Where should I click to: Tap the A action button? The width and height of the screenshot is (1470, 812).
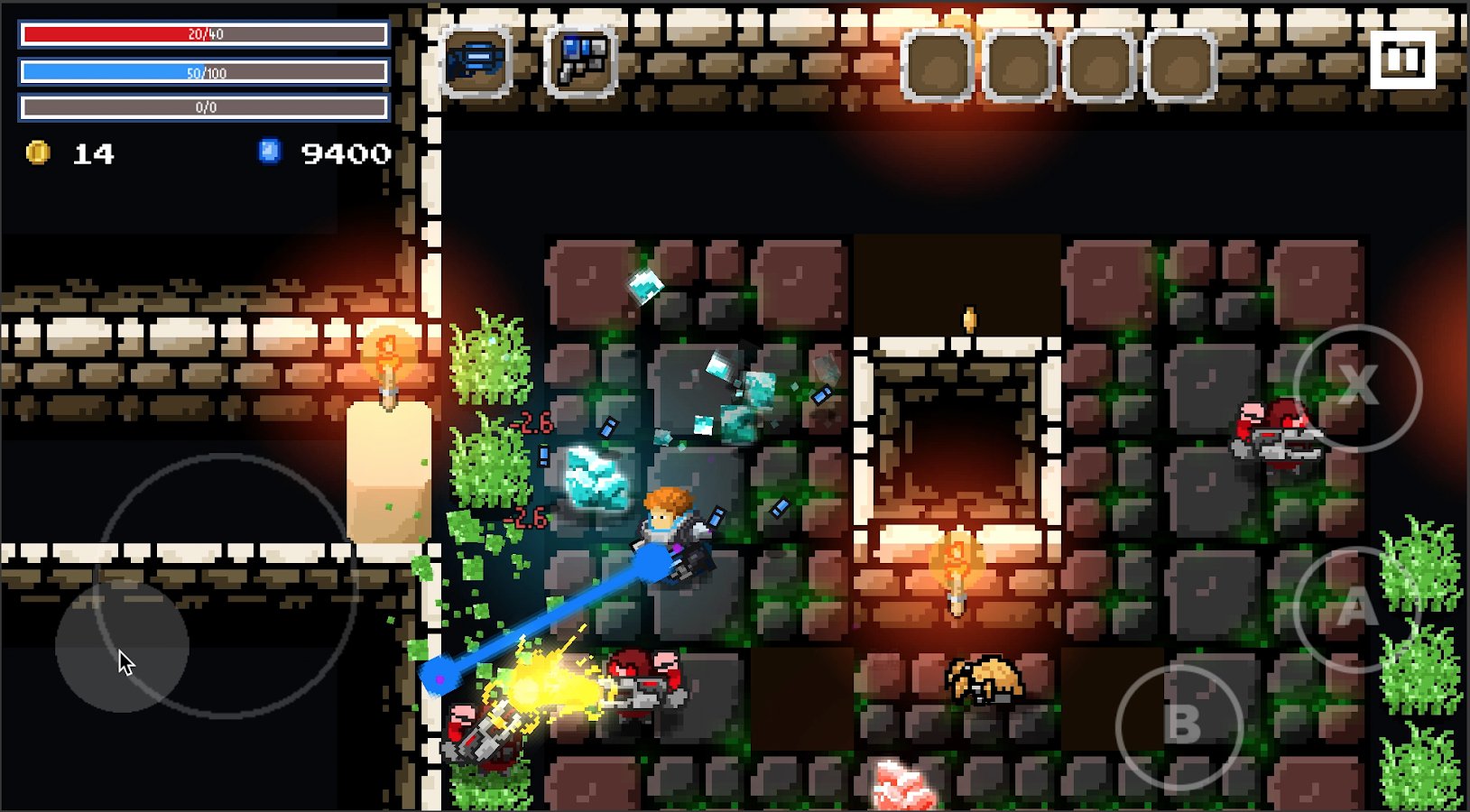pos(1355,609)
